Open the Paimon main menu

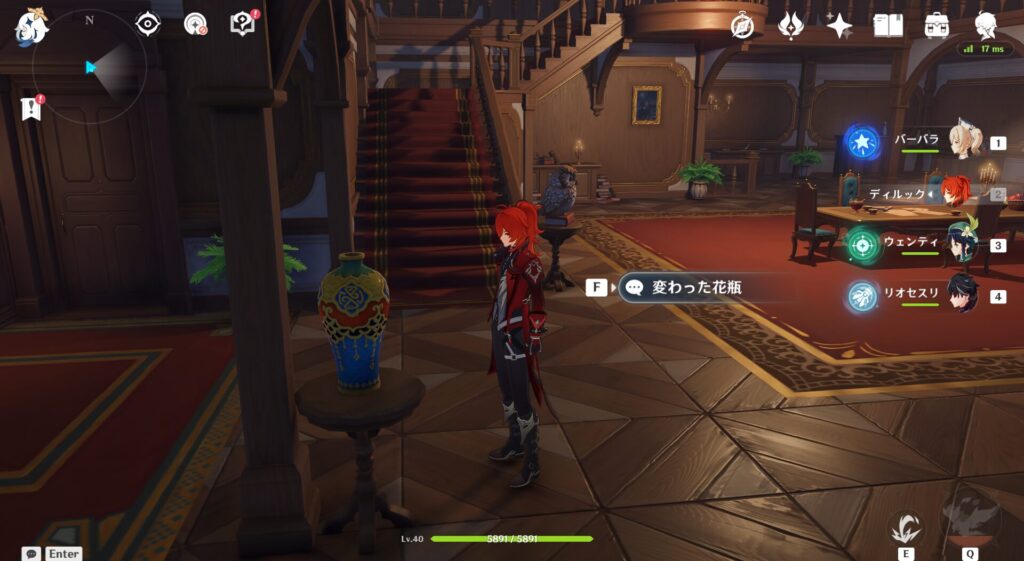click(x=31, y=26)
